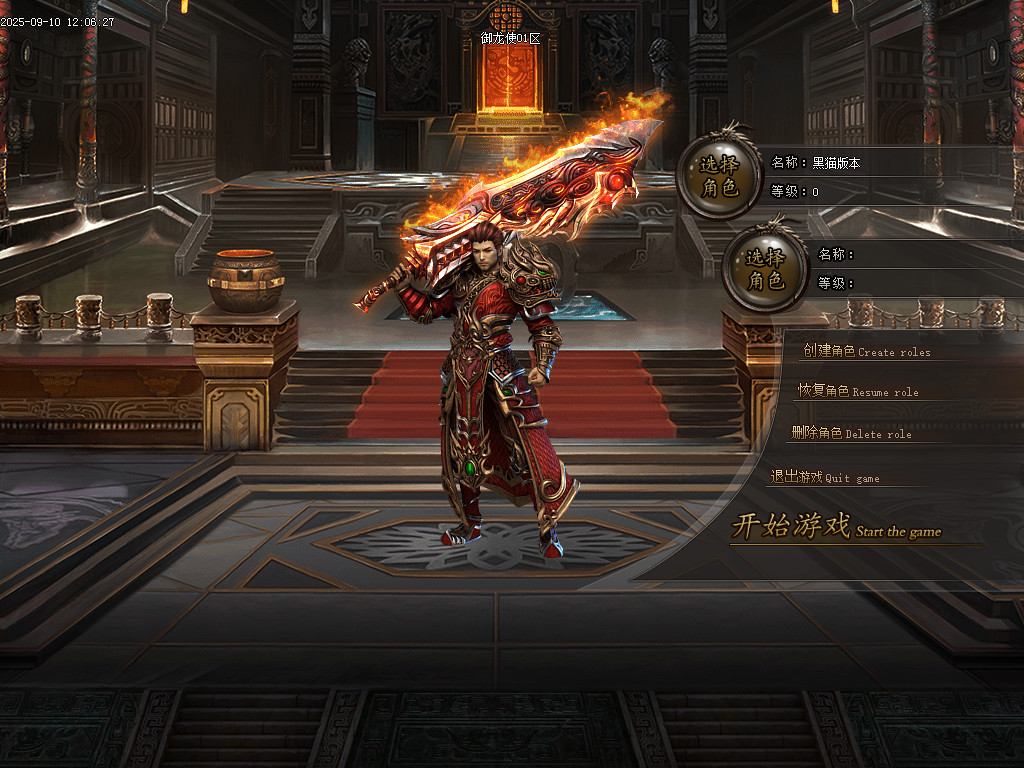The height and width of the screenshot is (768, 1024).
Task: Choose Resume role entry
Action: 857,391
